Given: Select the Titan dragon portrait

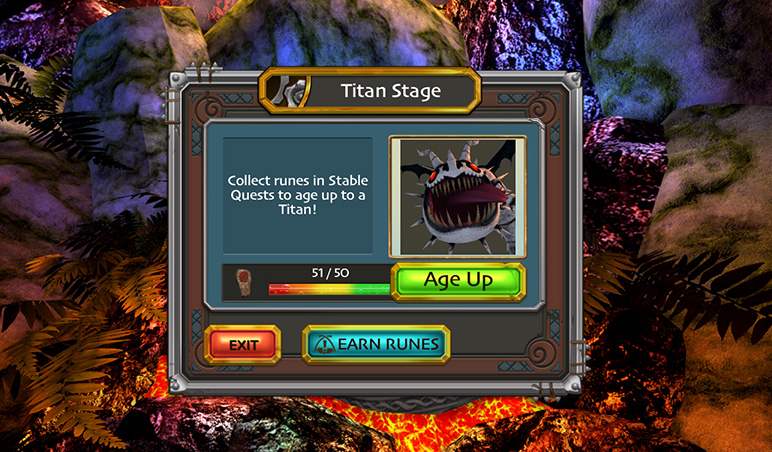Looking at the screenshot, I should [457, 197].
